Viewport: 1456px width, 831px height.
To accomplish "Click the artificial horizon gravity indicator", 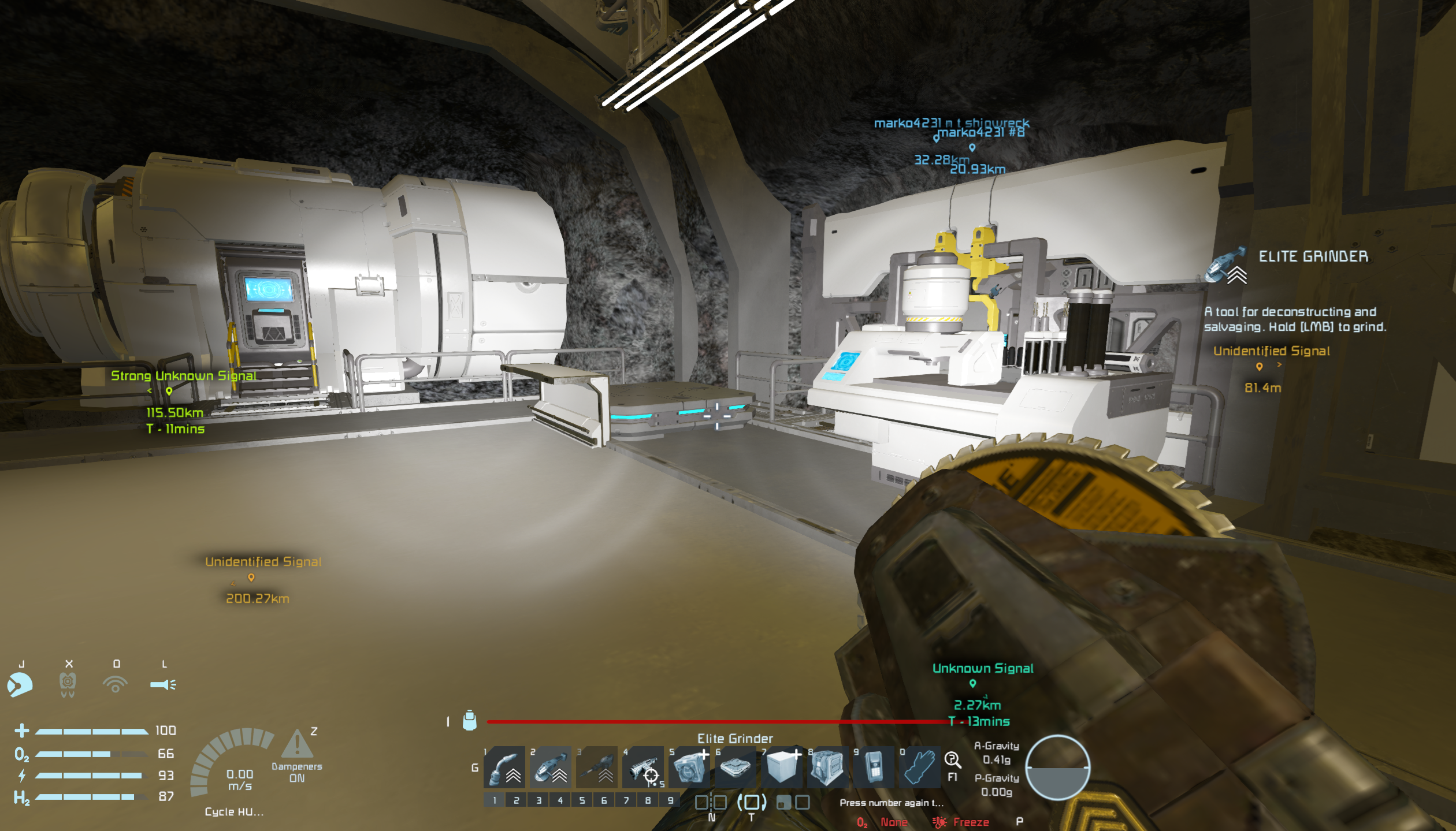I will [1057, 767].
